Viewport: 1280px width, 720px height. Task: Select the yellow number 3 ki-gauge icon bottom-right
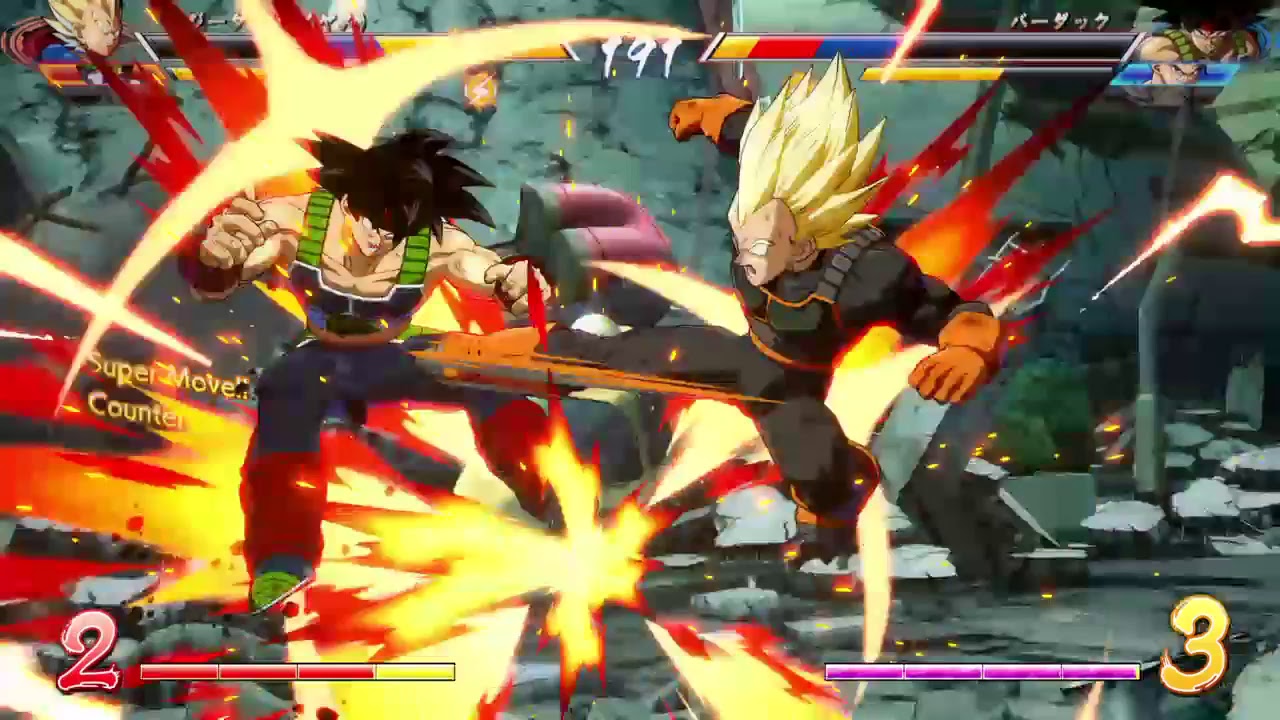1196,650
